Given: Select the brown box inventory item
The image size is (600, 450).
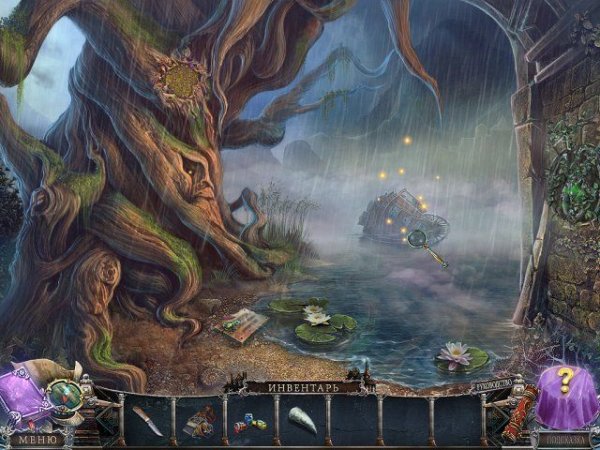Looking at the screenshot, I should pyautogui.click(x=198, y=422).
